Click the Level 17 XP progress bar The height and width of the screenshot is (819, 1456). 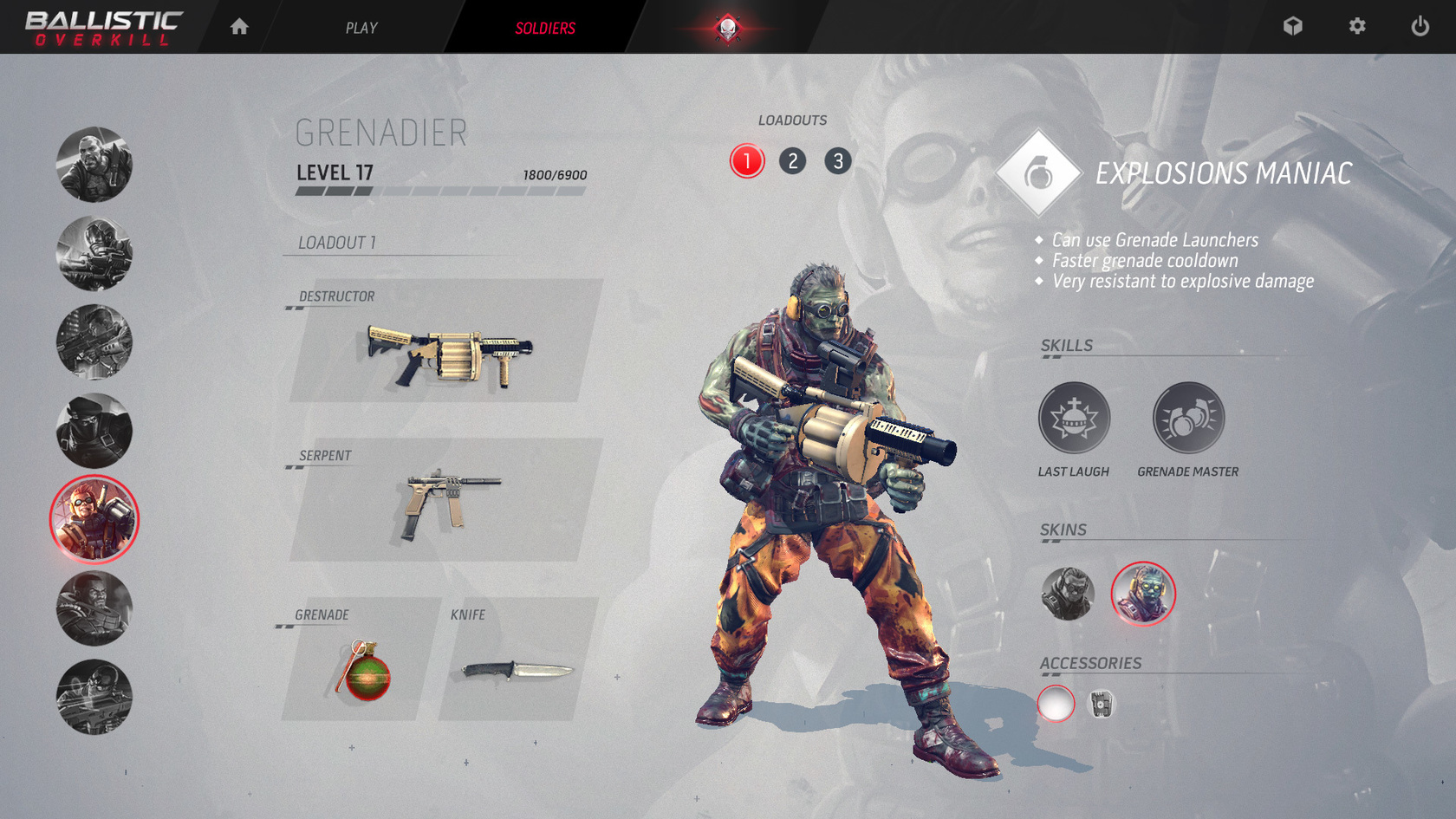point(440,192)
